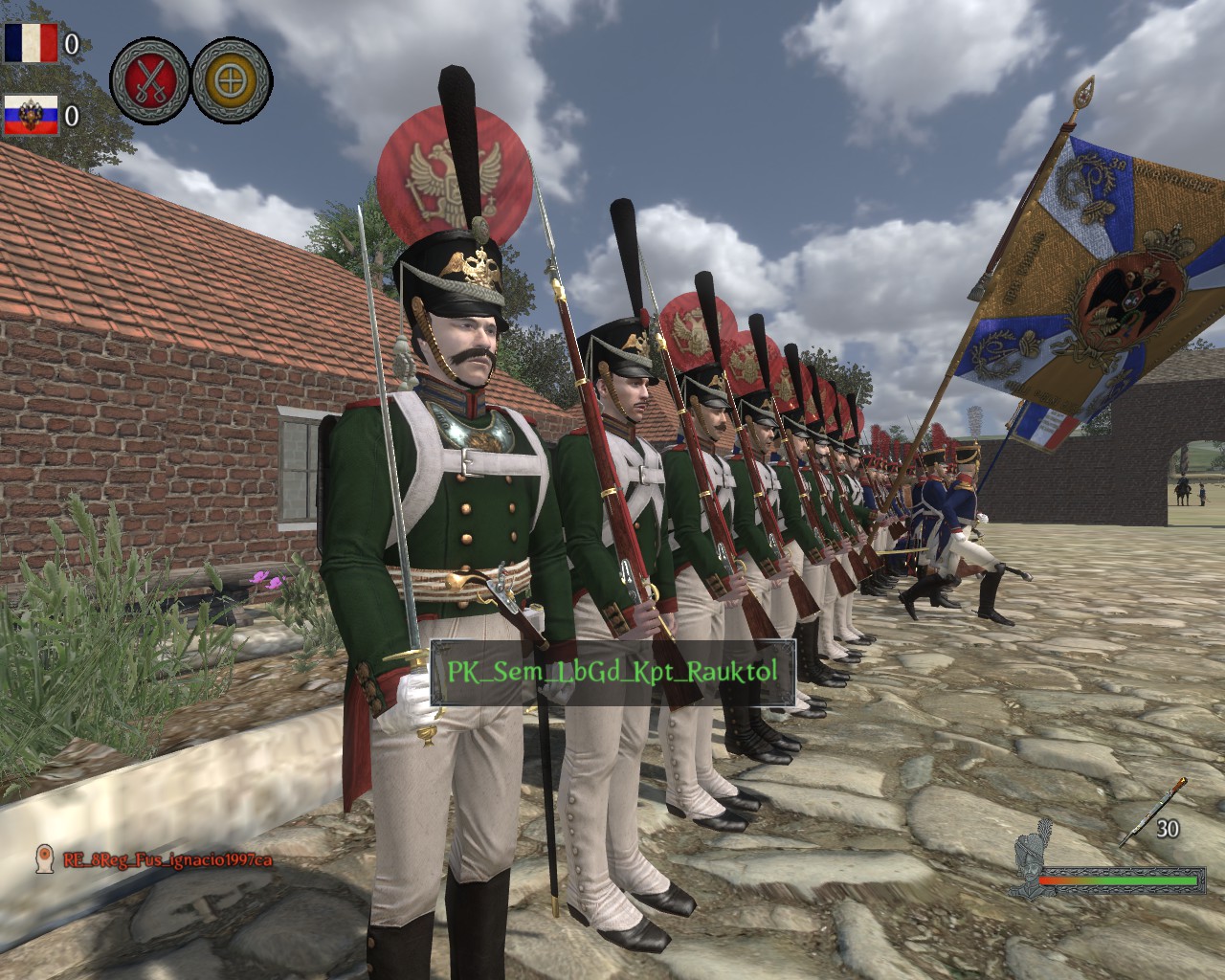This screenshot has height=980, width=1225.
Task: Click the crossed sabres round icon
Action: (x=149, y=78)
